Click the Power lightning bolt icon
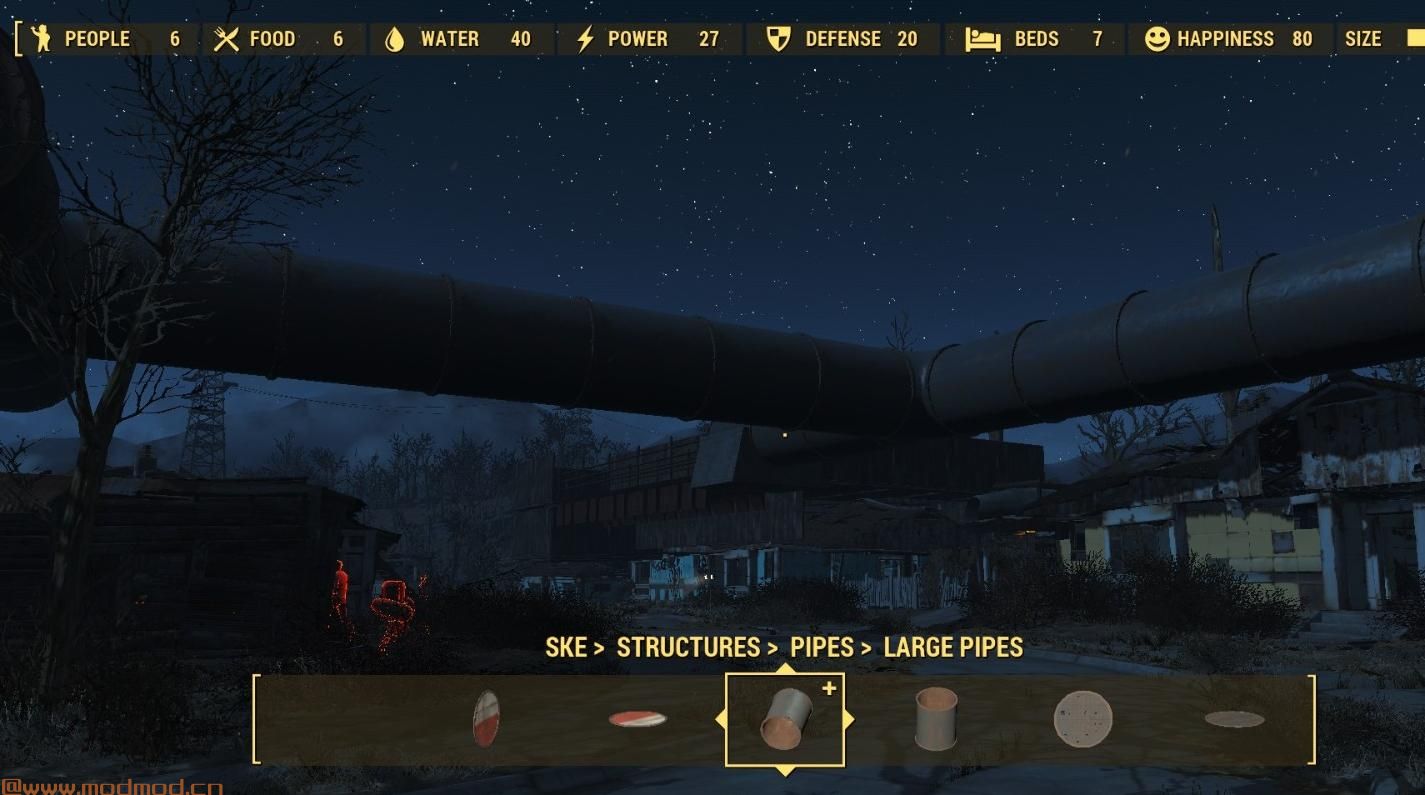 (585, 39)
